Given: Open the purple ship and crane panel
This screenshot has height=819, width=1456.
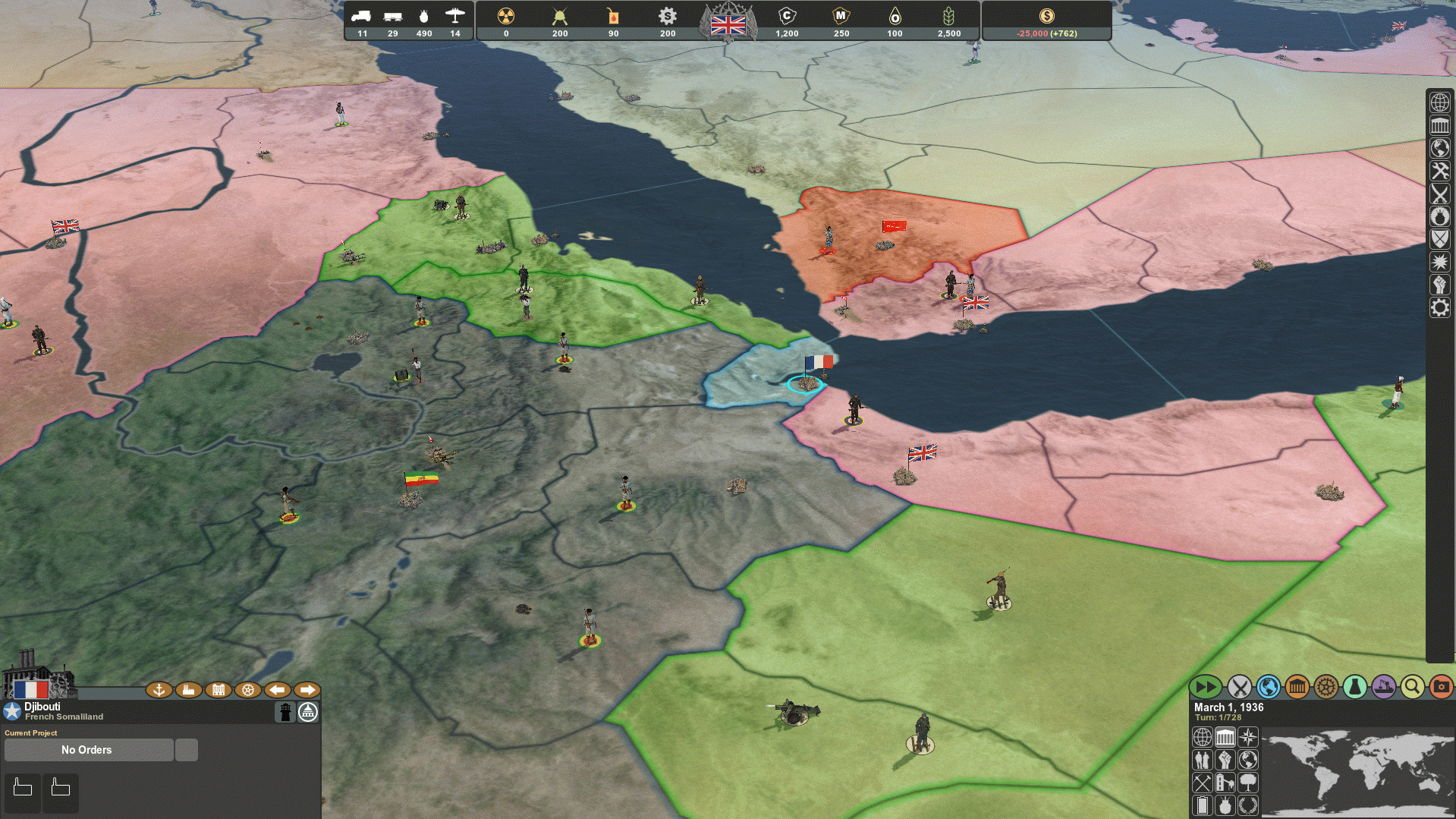Looking at the screenshot, I should tap(1383, 688).
